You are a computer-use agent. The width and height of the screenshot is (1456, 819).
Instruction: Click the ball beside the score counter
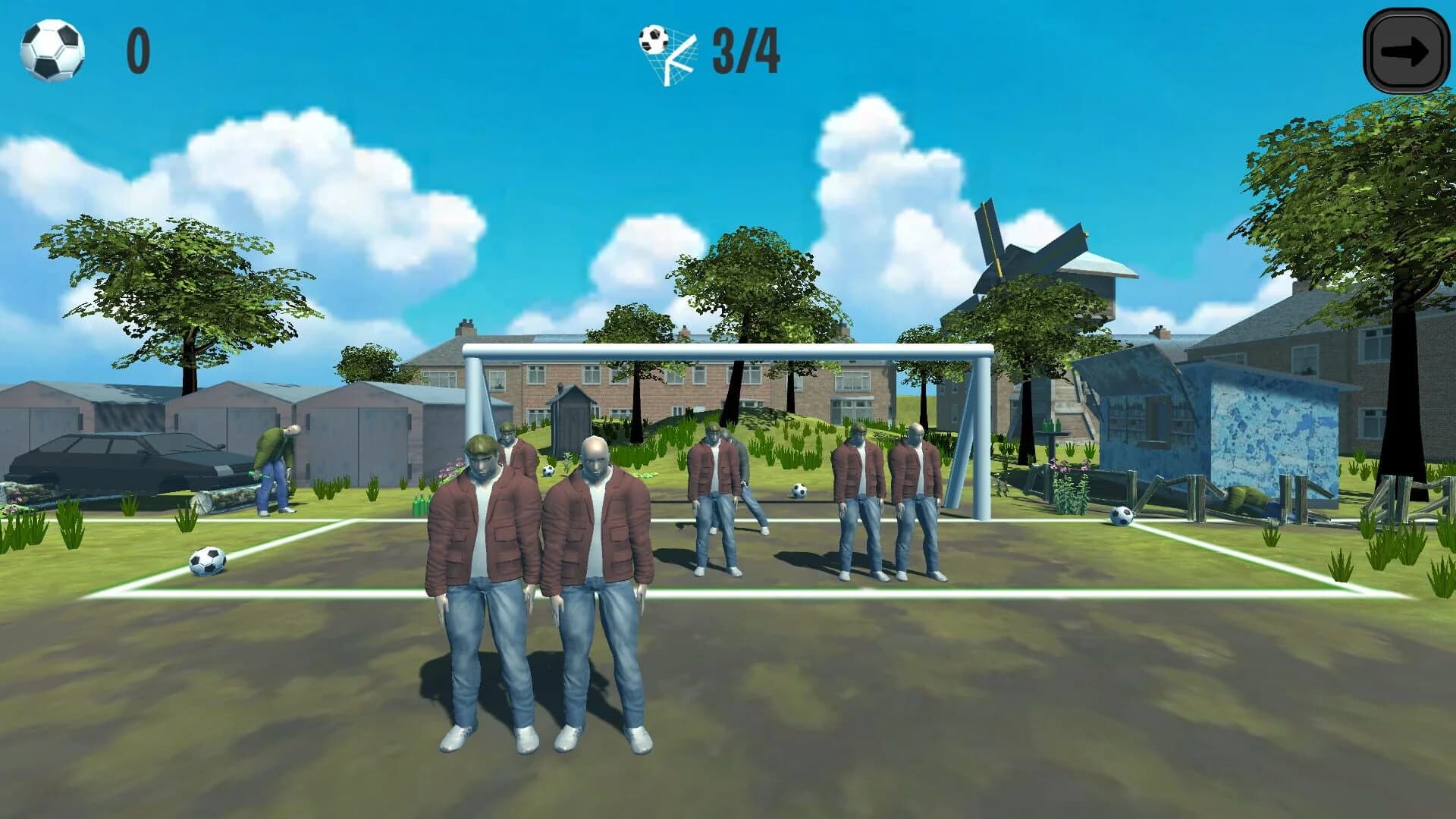coord(52,49)
